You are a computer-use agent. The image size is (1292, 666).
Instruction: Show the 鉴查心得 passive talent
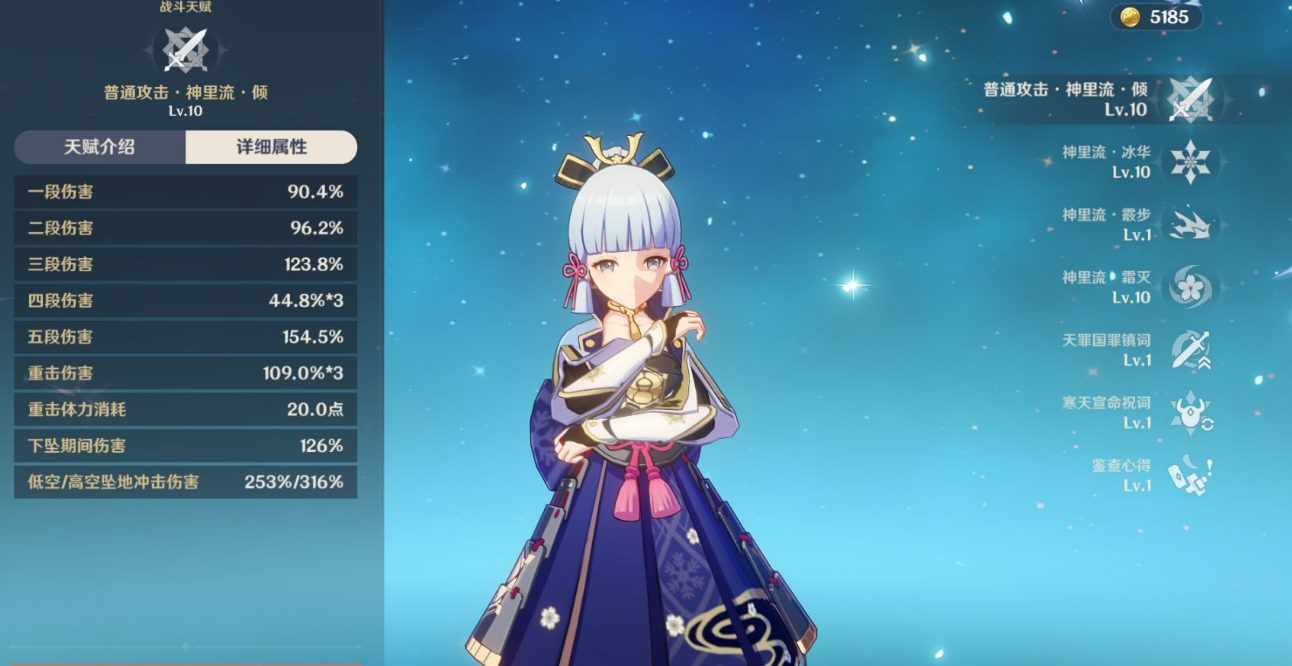point(1190,475)
